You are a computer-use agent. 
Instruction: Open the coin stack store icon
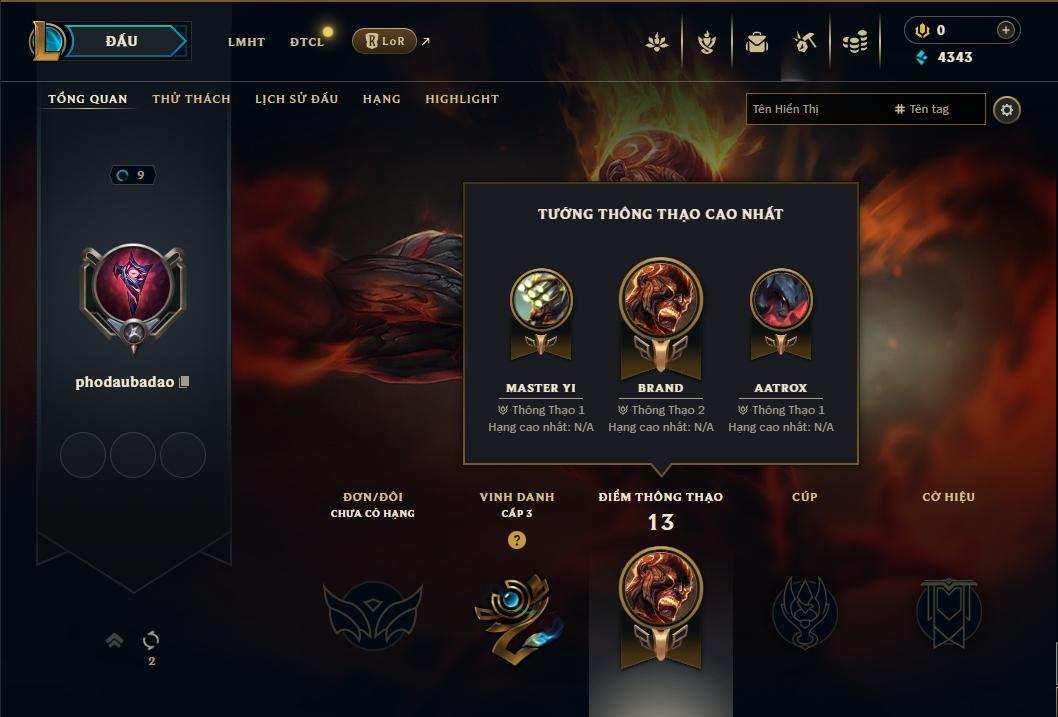click(854, 42)
